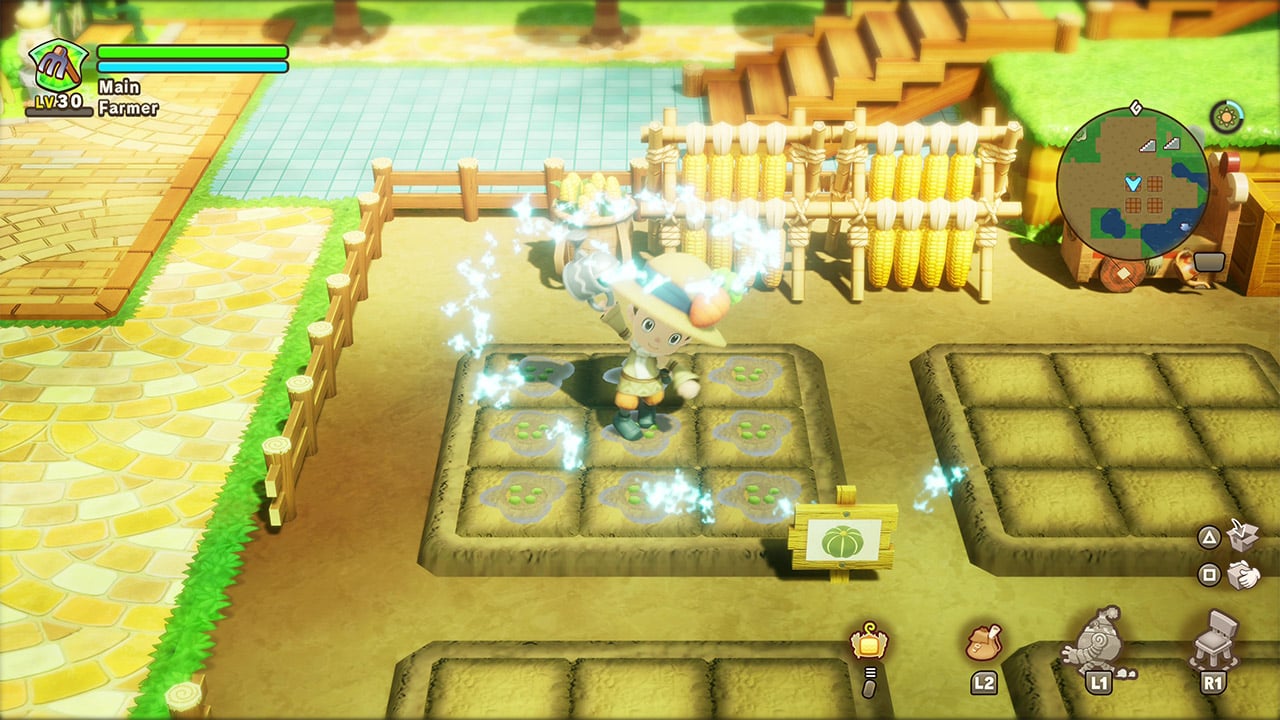Open the circular farm minimap
Screen dimensions: 1280x720
click(x=1132, y=183)
